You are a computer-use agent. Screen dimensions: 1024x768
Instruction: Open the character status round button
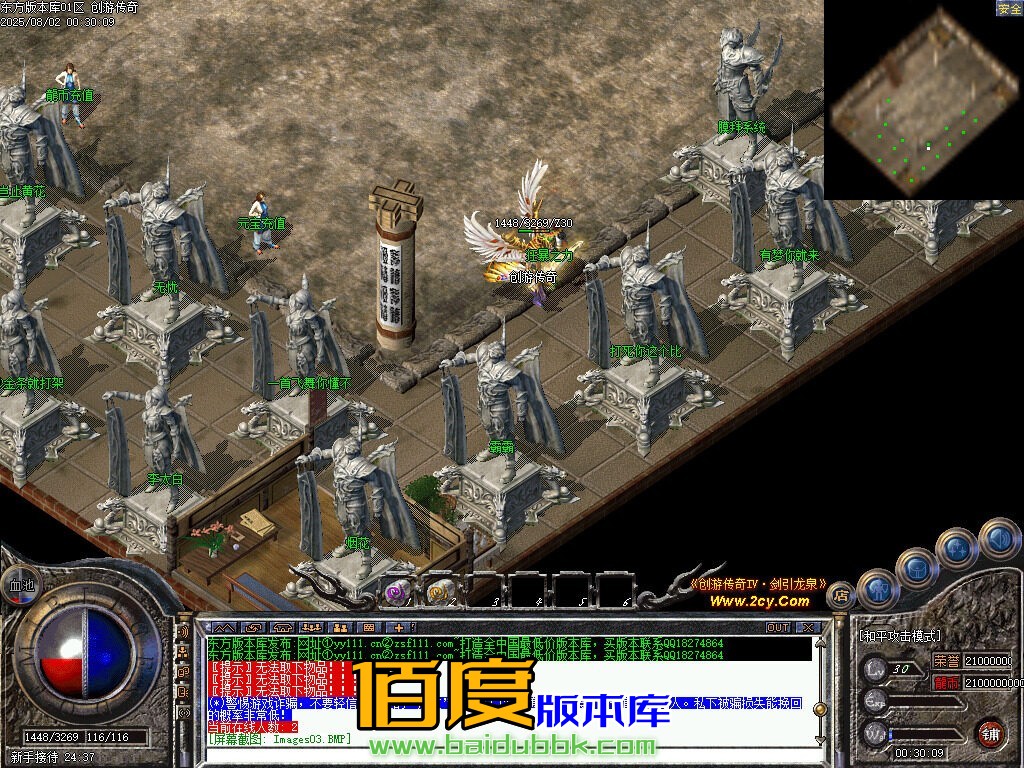878,589
